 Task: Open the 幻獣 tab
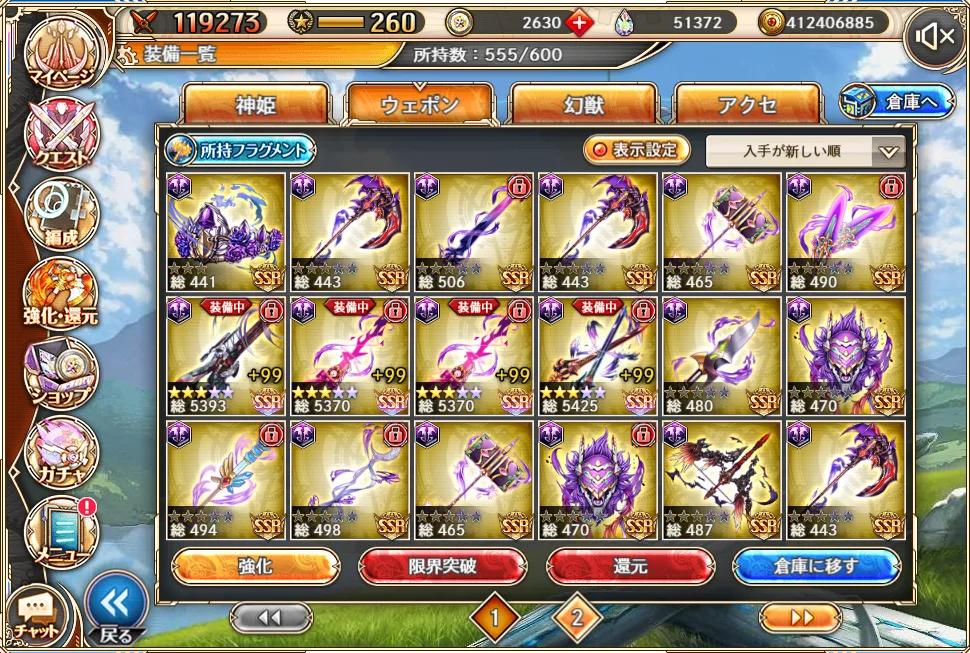583,105
